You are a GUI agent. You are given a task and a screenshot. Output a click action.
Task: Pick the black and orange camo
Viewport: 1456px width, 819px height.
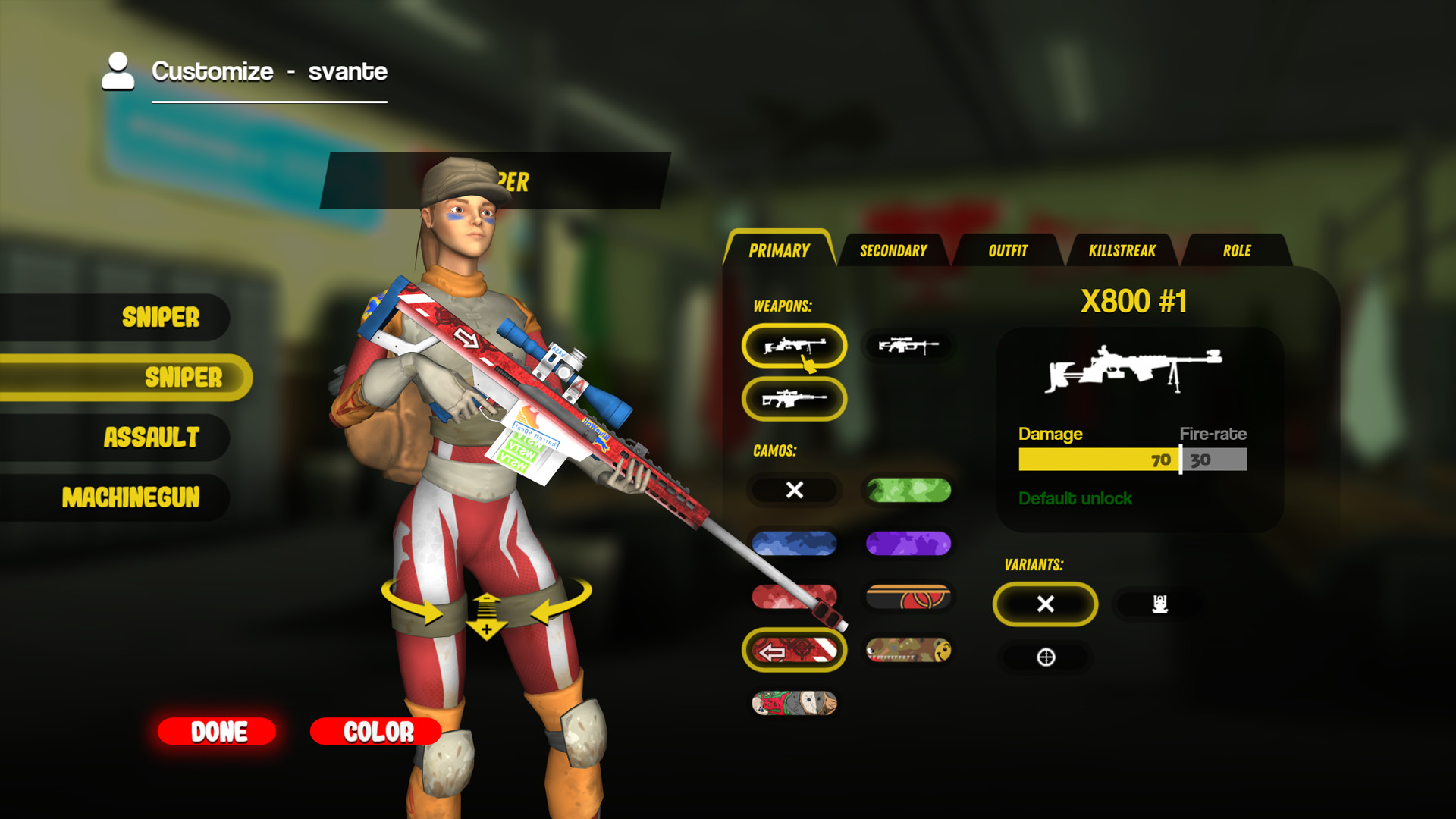[x=908, y=598]
